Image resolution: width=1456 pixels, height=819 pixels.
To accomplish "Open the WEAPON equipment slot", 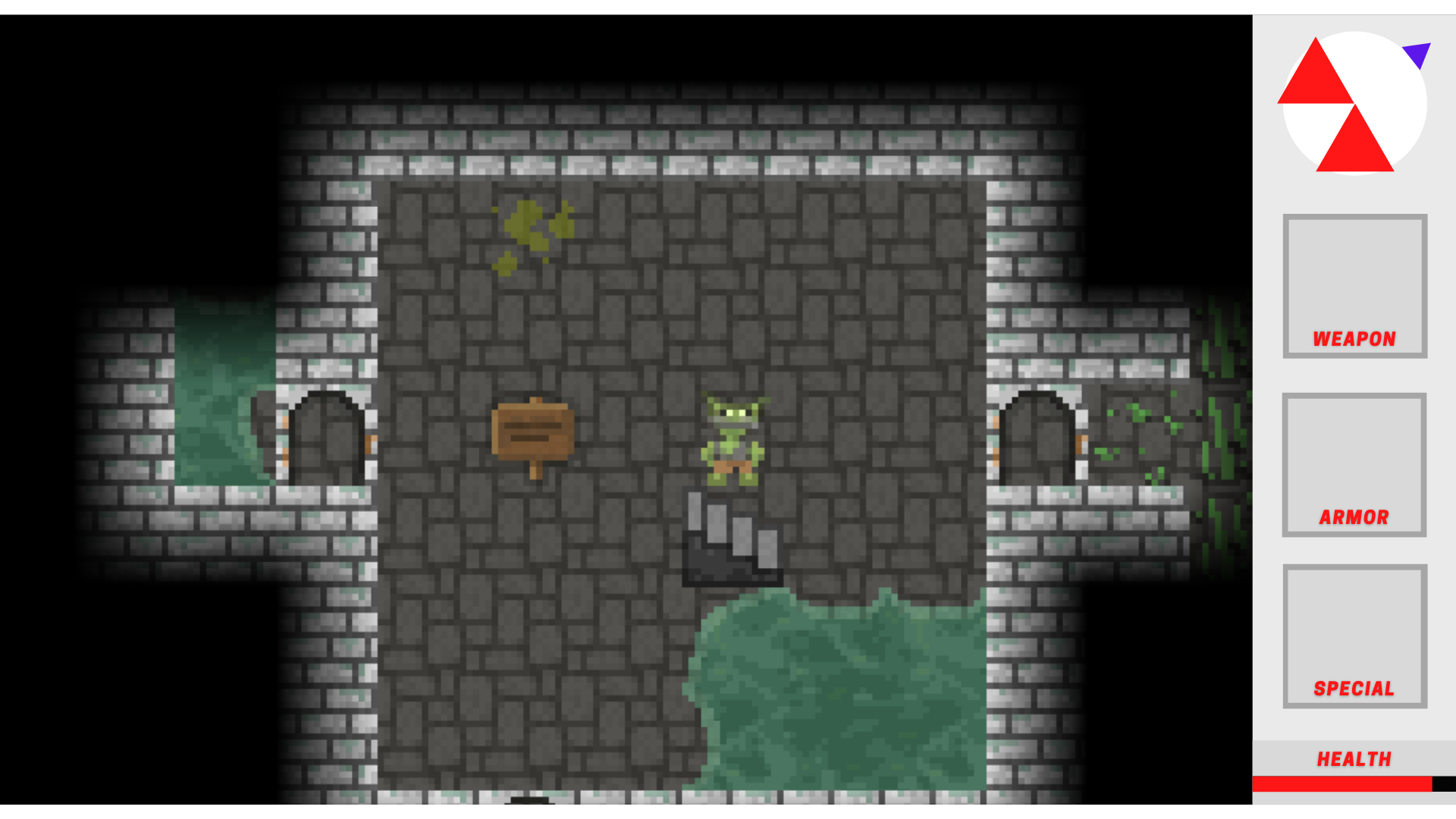I will 1354,287.
